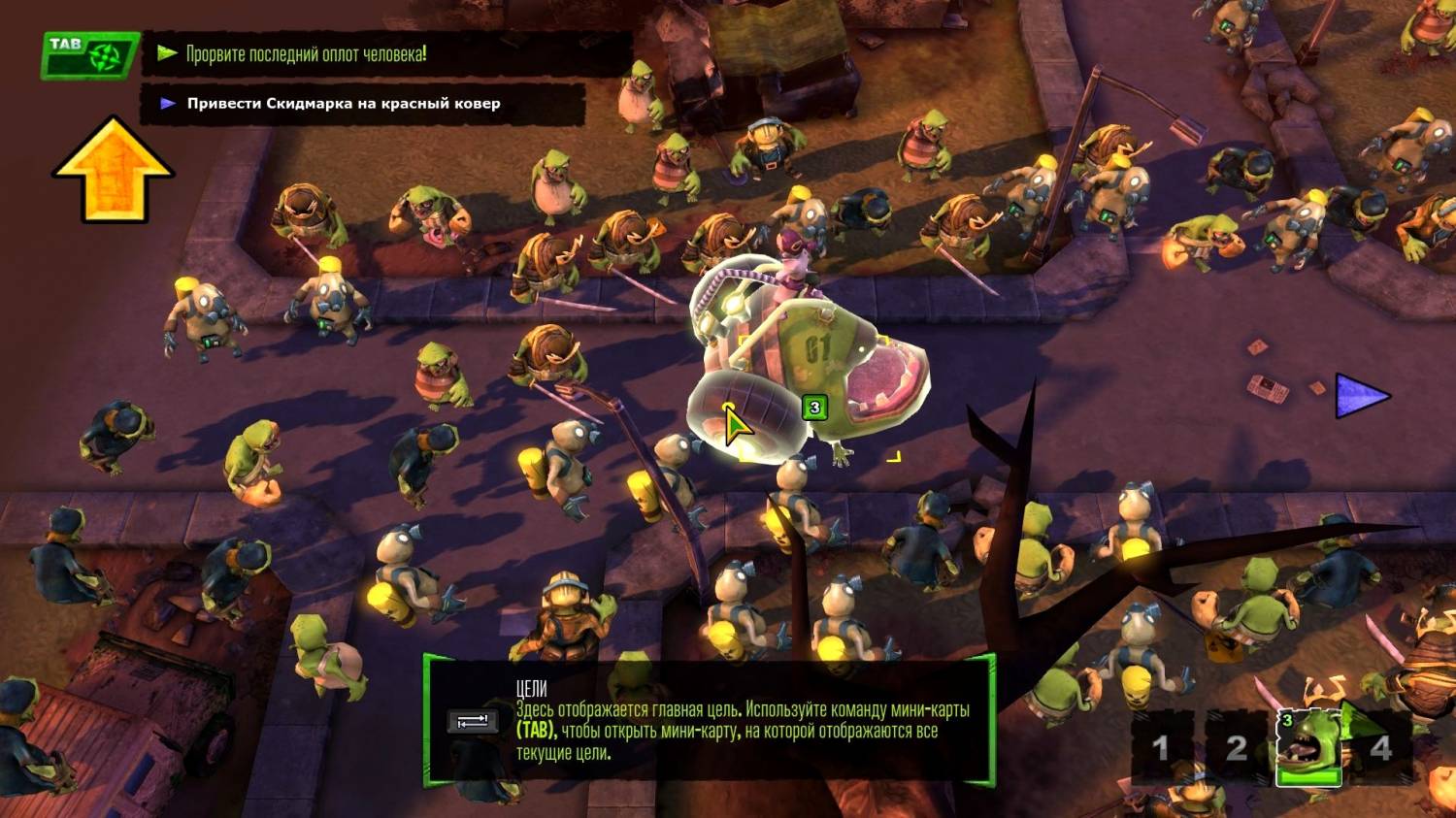Choose squad group slot 1
The width and height of the screenshot is (1456, 818).
[x=1161, y=748]
